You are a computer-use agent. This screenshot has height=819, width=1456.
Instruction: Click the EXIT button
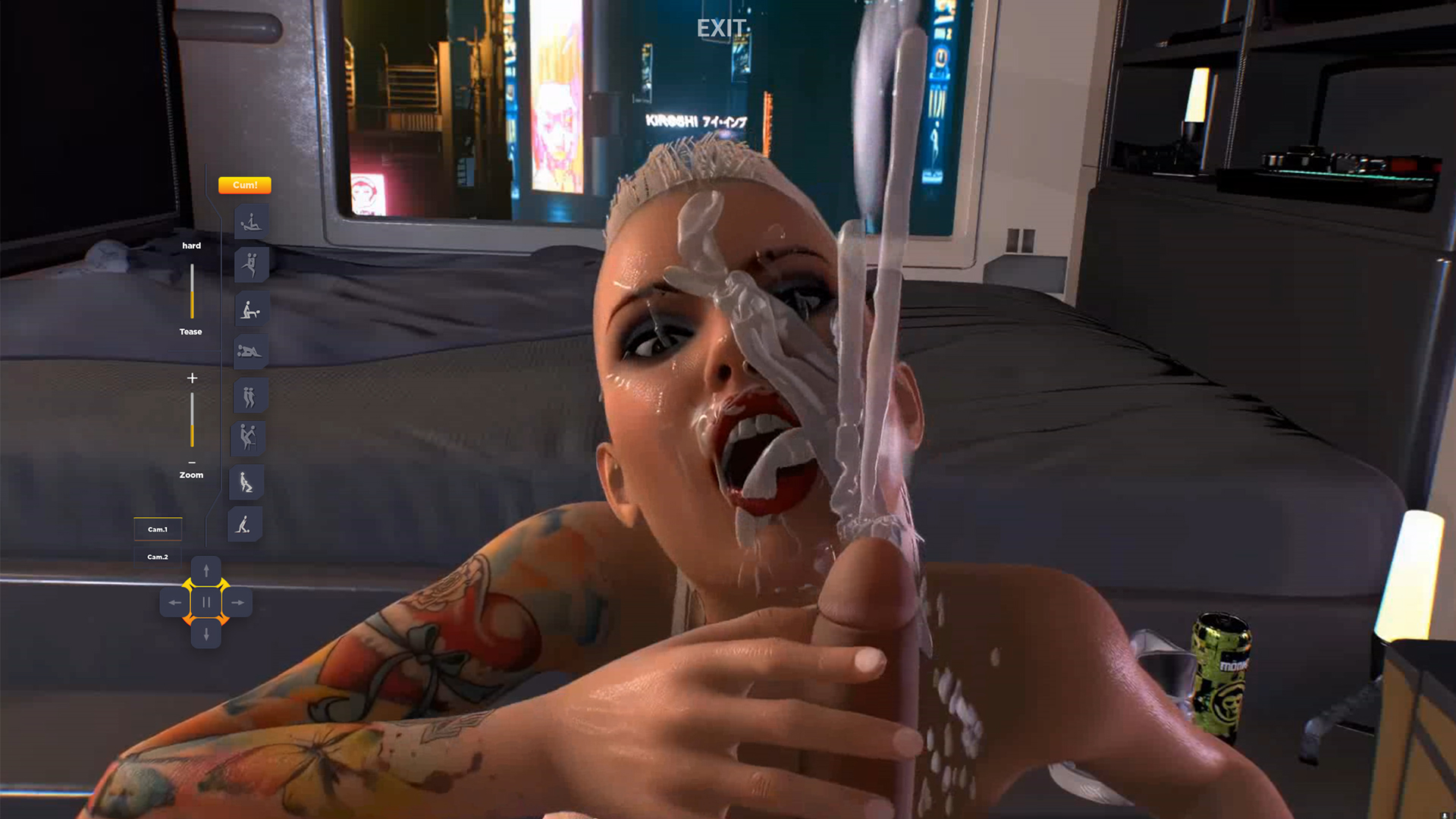(721, 29)
